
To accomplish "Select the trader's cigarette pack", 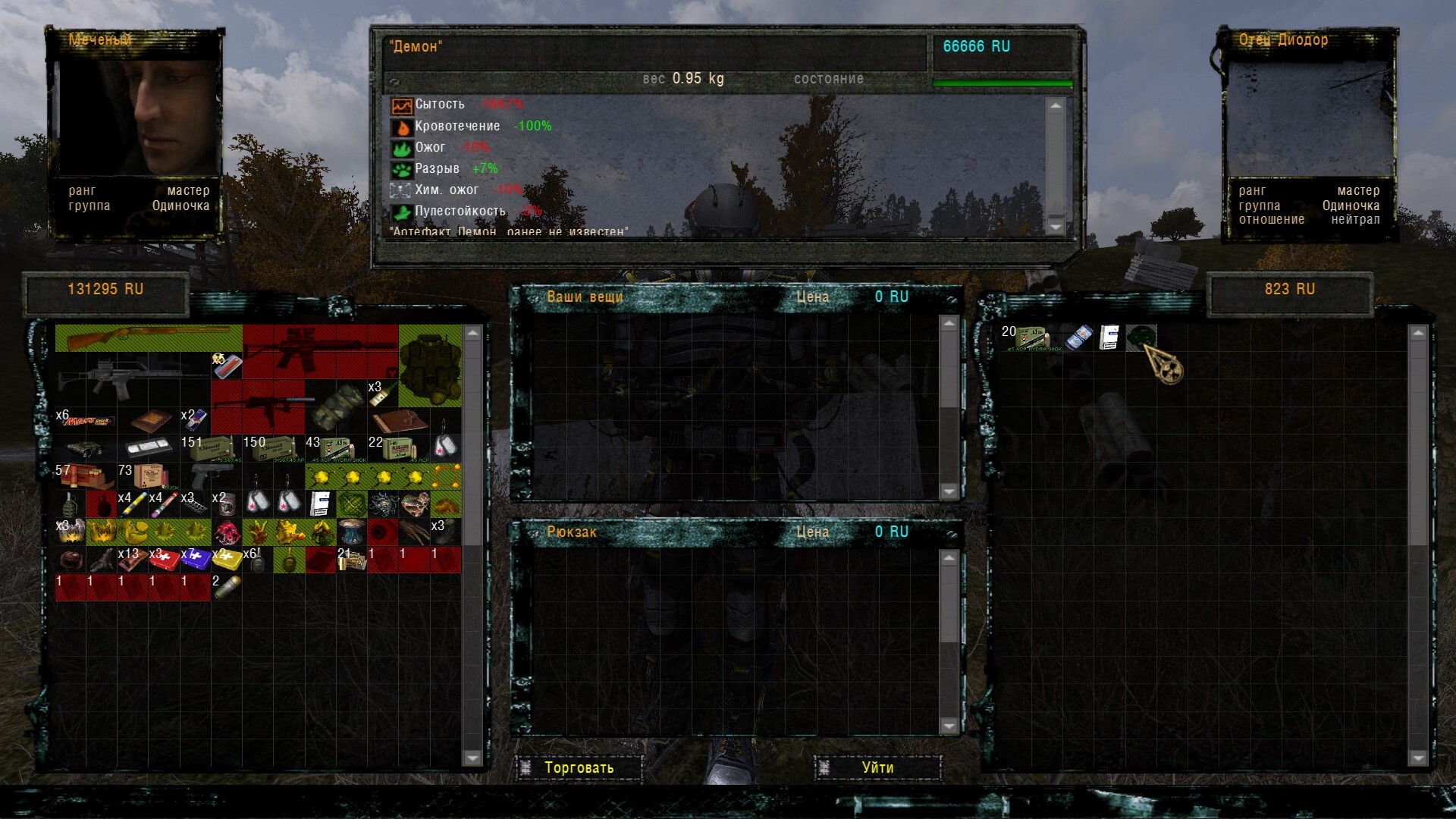I will coord(1109,337).
